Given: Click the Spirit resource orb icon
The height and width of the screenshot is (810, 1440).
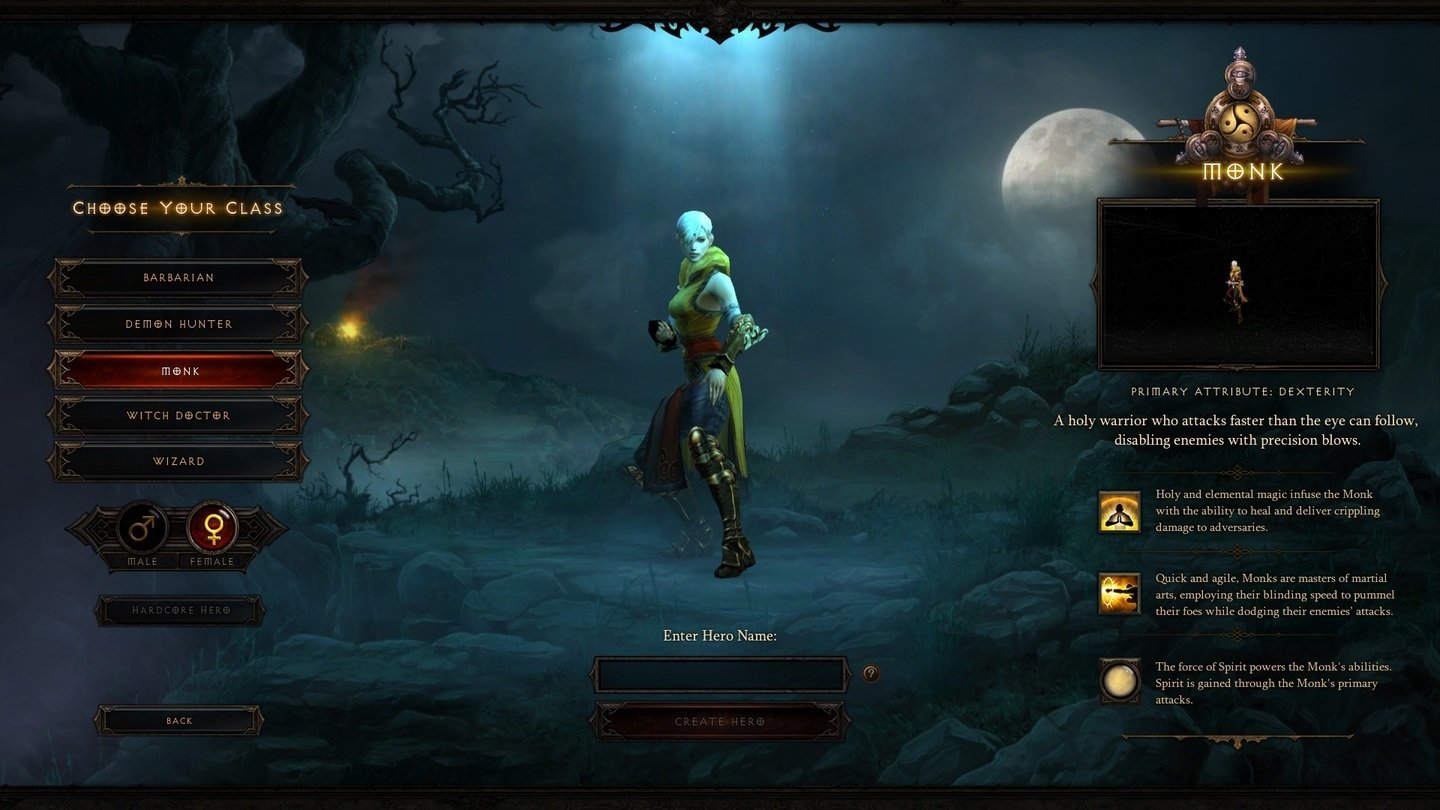Looking at the screenshot, I should pos(1119,681).
